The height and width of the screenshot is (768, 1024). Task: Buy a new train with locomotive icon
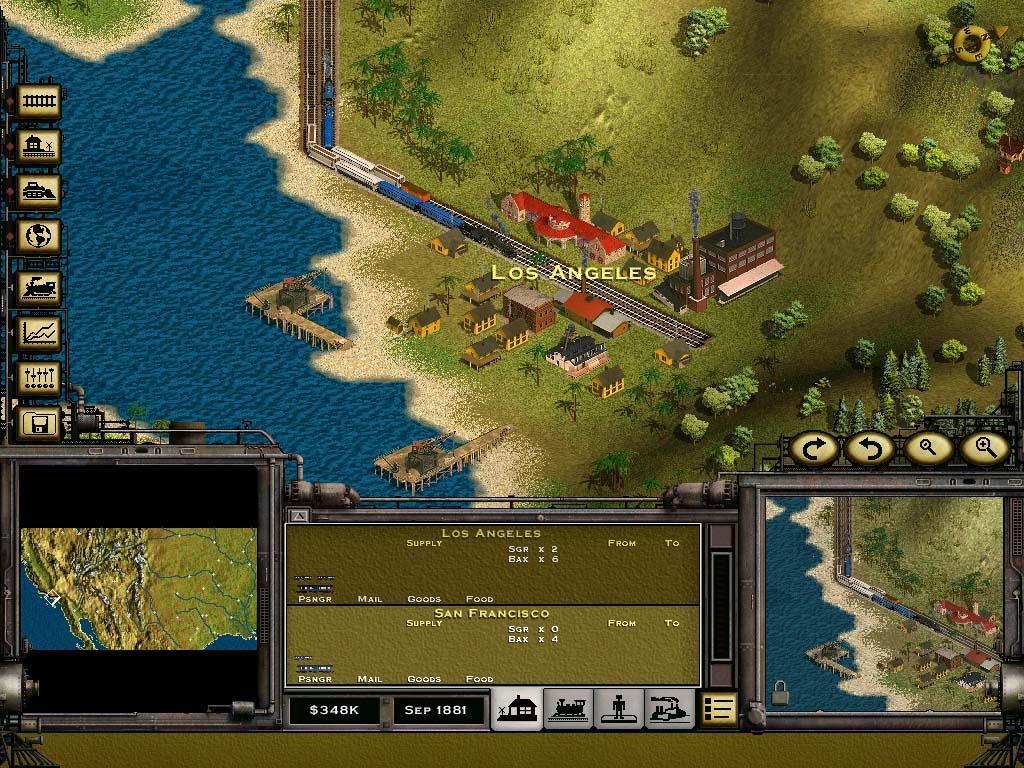click(x=38, y=288)
